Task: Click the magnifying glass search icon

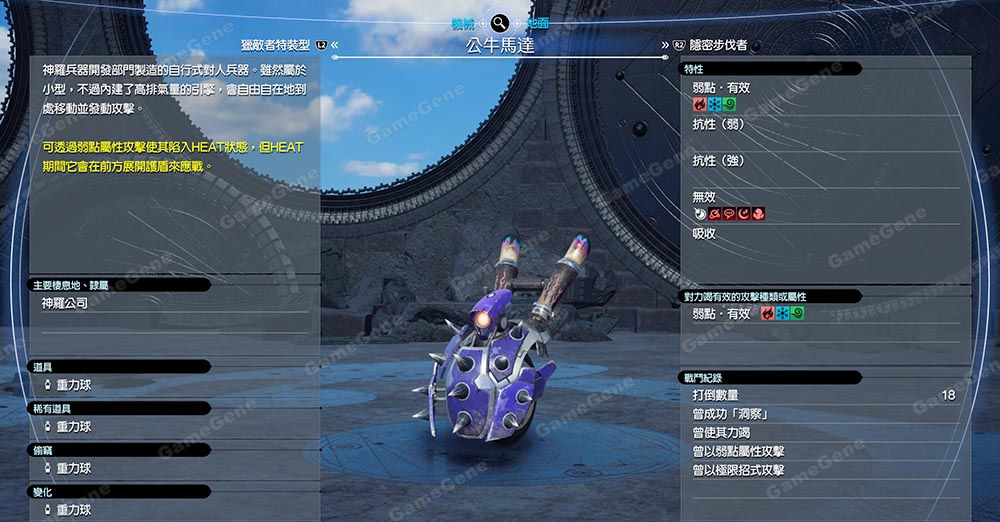Action: pyautogui.click(x=499, y=22)
